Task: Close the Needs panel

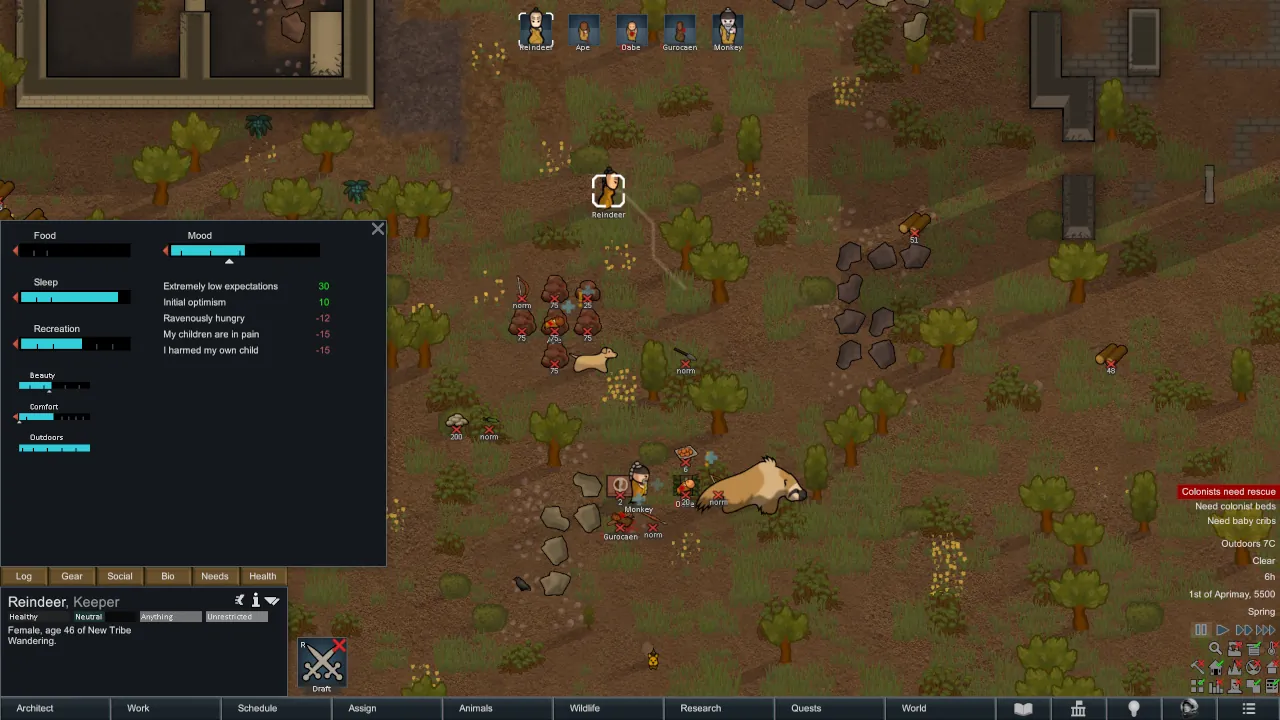Action: coord(378,229)
